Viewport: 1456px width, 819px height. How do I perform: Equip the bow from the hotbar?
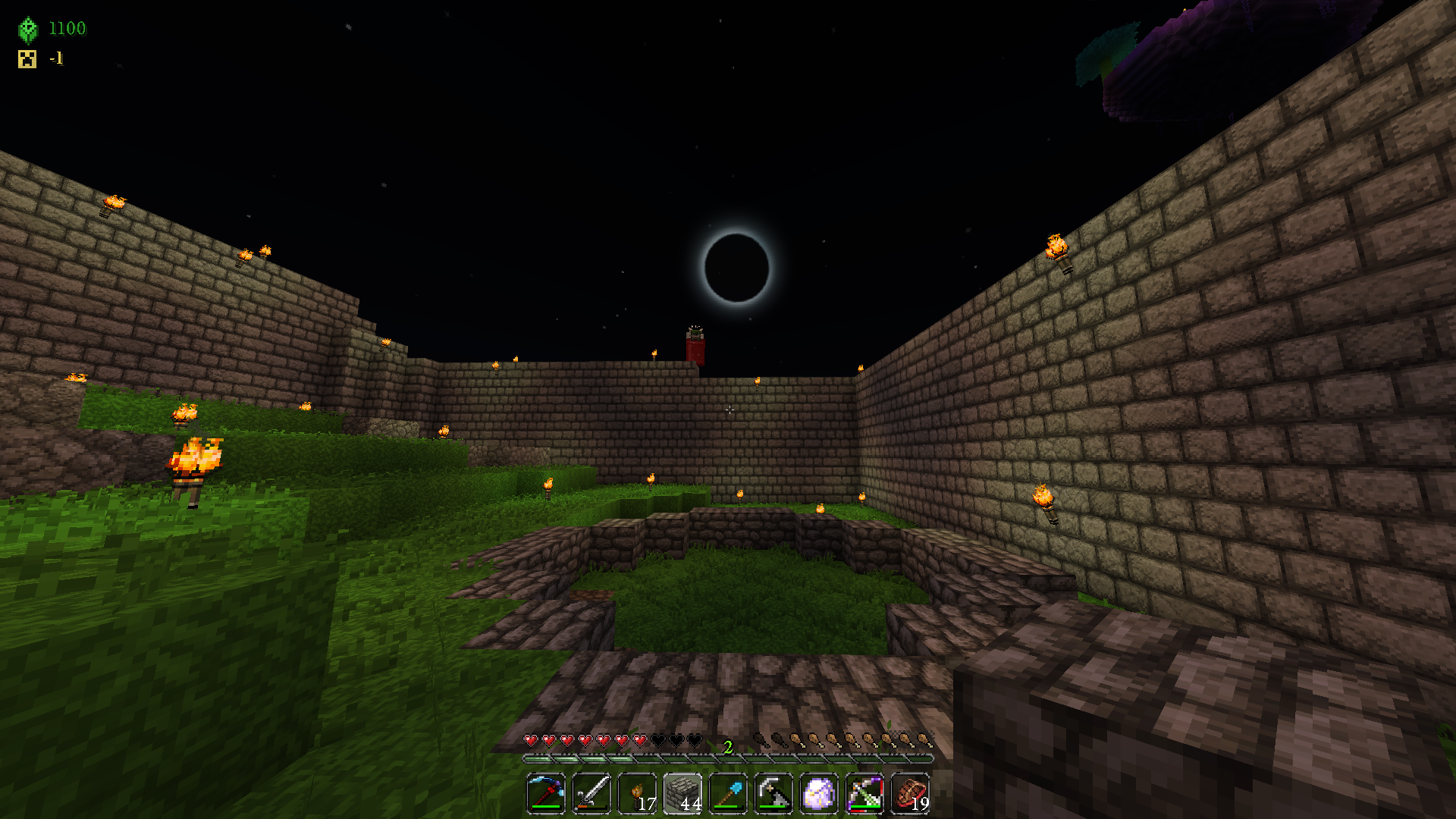(x=864, y=794)
